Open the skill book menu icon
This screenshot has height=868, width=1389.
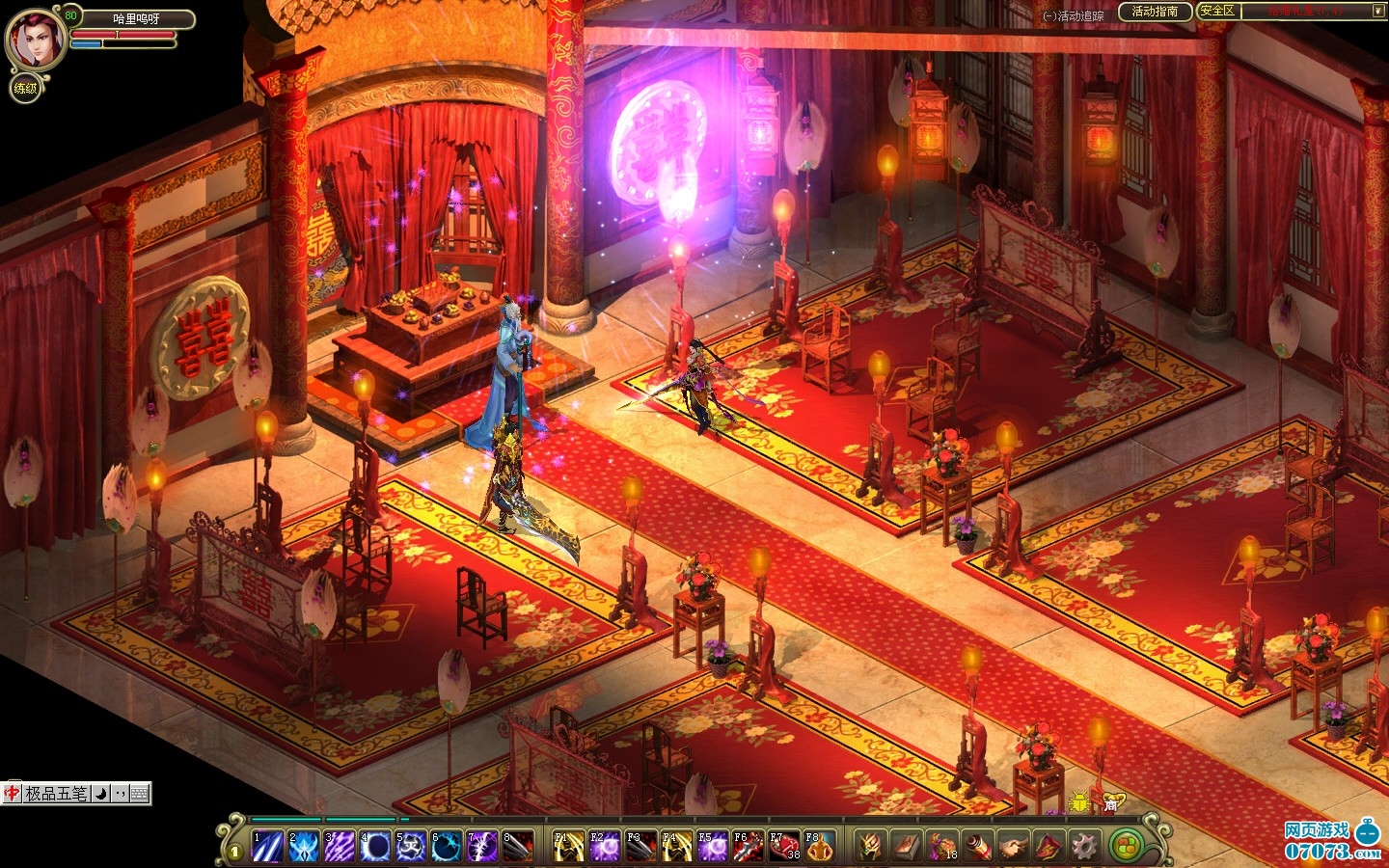[906, 846]
